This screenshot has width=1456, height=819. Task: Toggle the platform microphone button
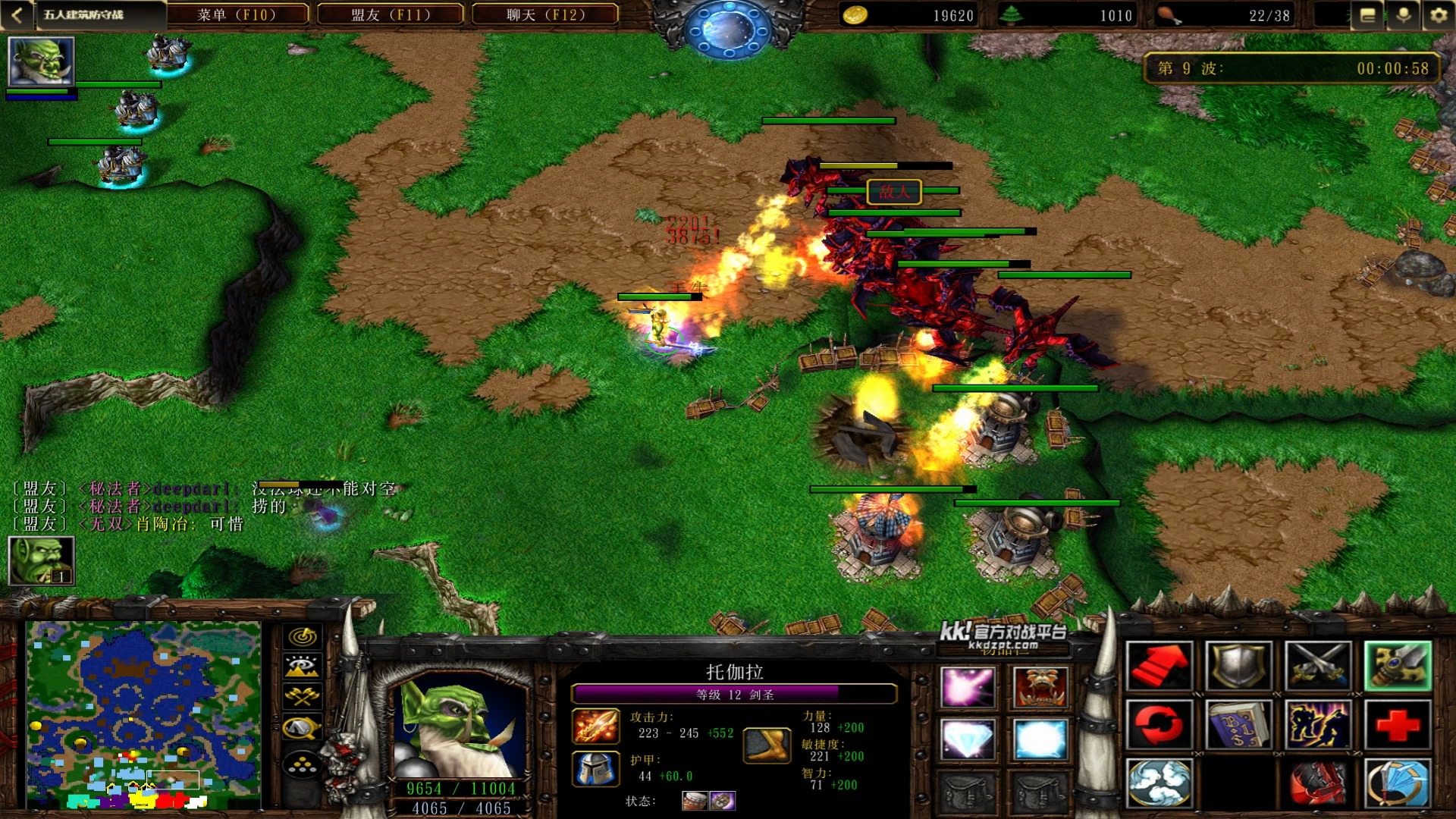pos(1404,15)
